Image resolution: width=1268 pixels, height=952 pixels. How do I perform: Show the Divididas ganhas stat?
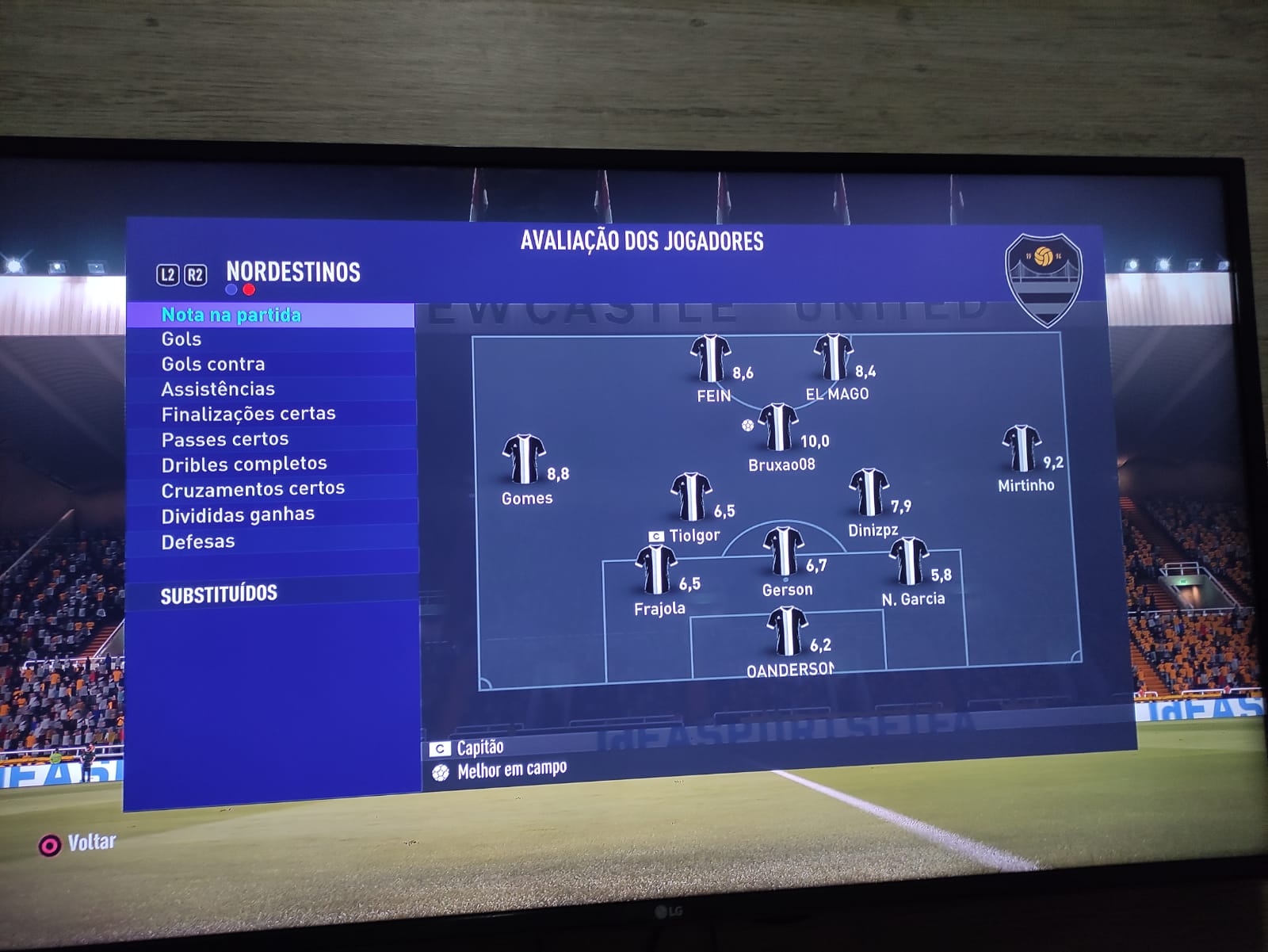[238, 515]
